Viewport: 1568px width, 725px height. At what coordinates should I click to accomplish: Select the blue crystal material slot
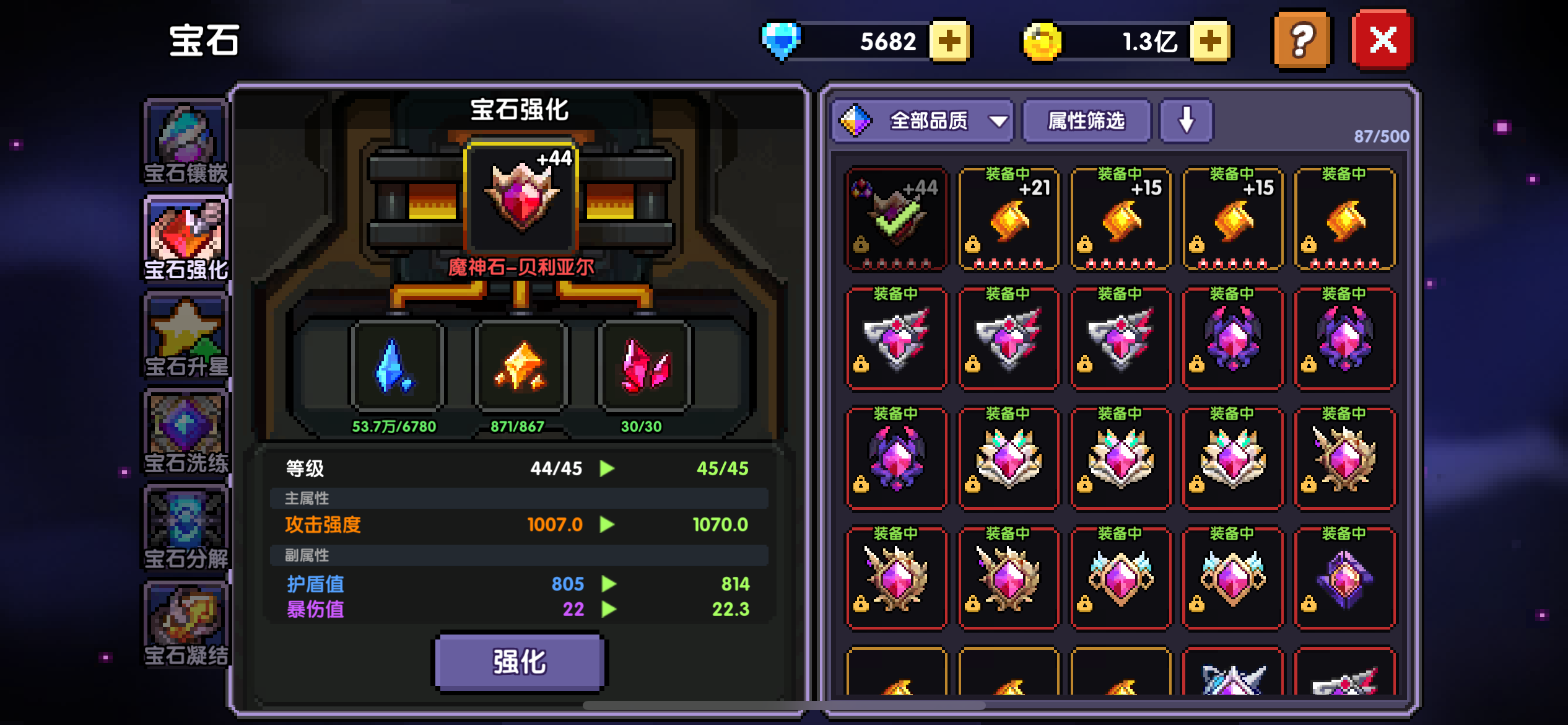(x=396, y=367)
